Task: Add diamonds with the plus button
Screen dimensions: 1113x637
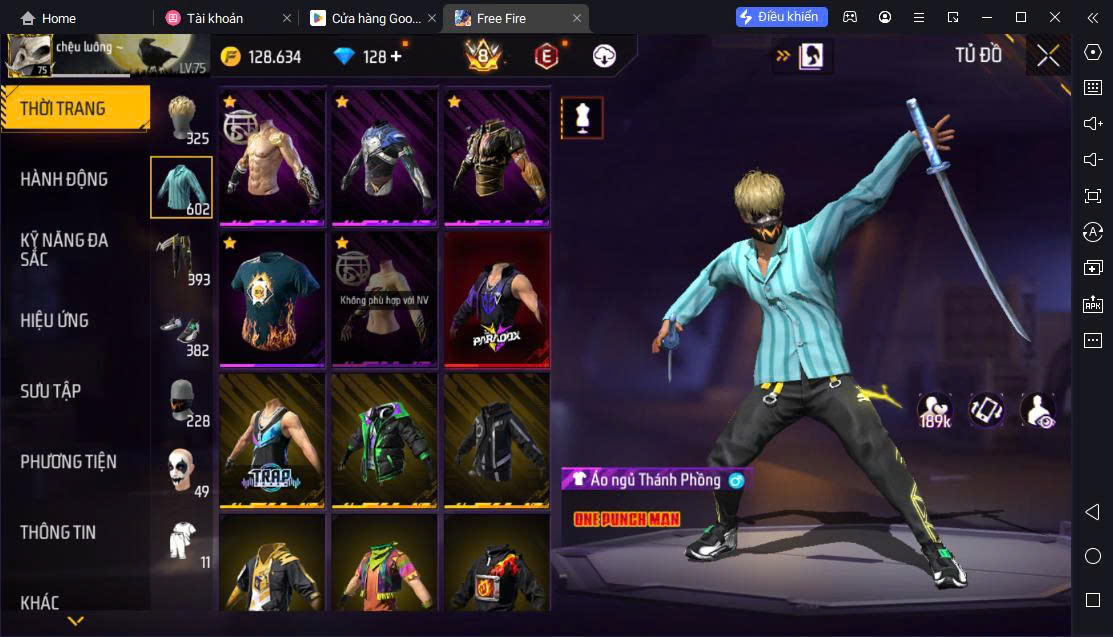Action: tap(396, 56)
